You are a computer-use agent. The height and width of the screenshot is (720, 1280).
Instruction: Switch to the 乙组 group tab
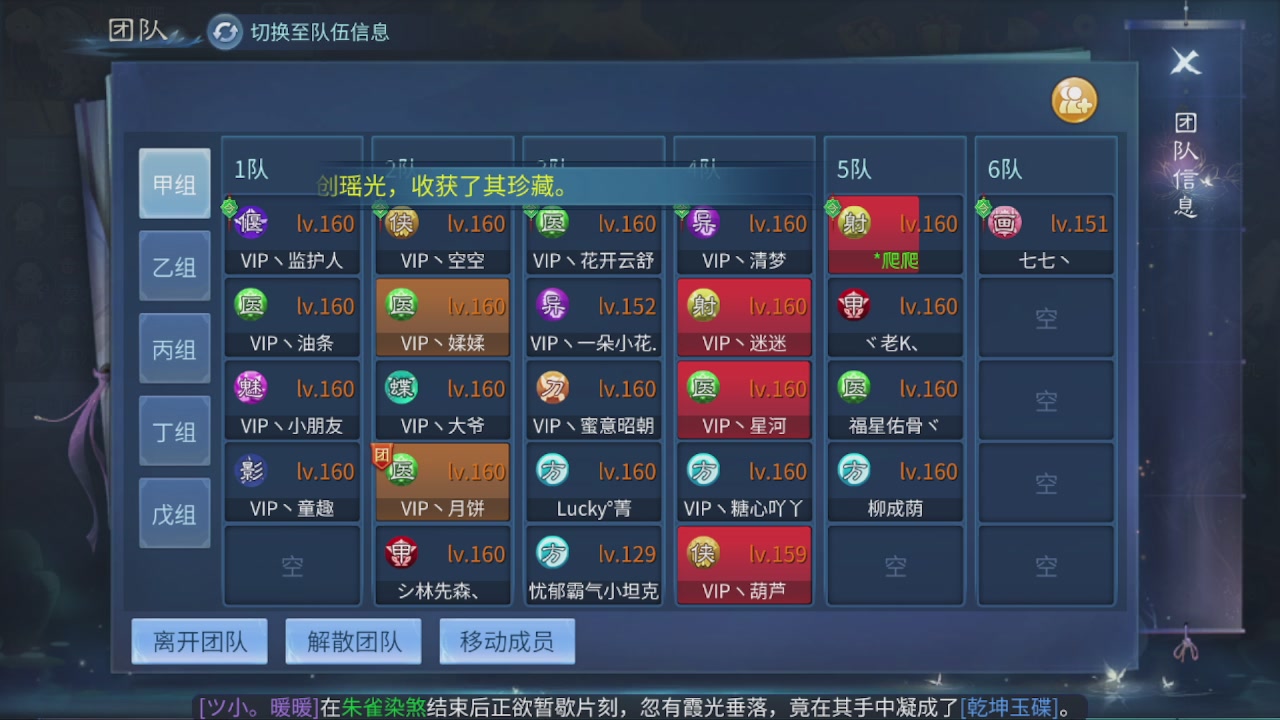point(174,266)
